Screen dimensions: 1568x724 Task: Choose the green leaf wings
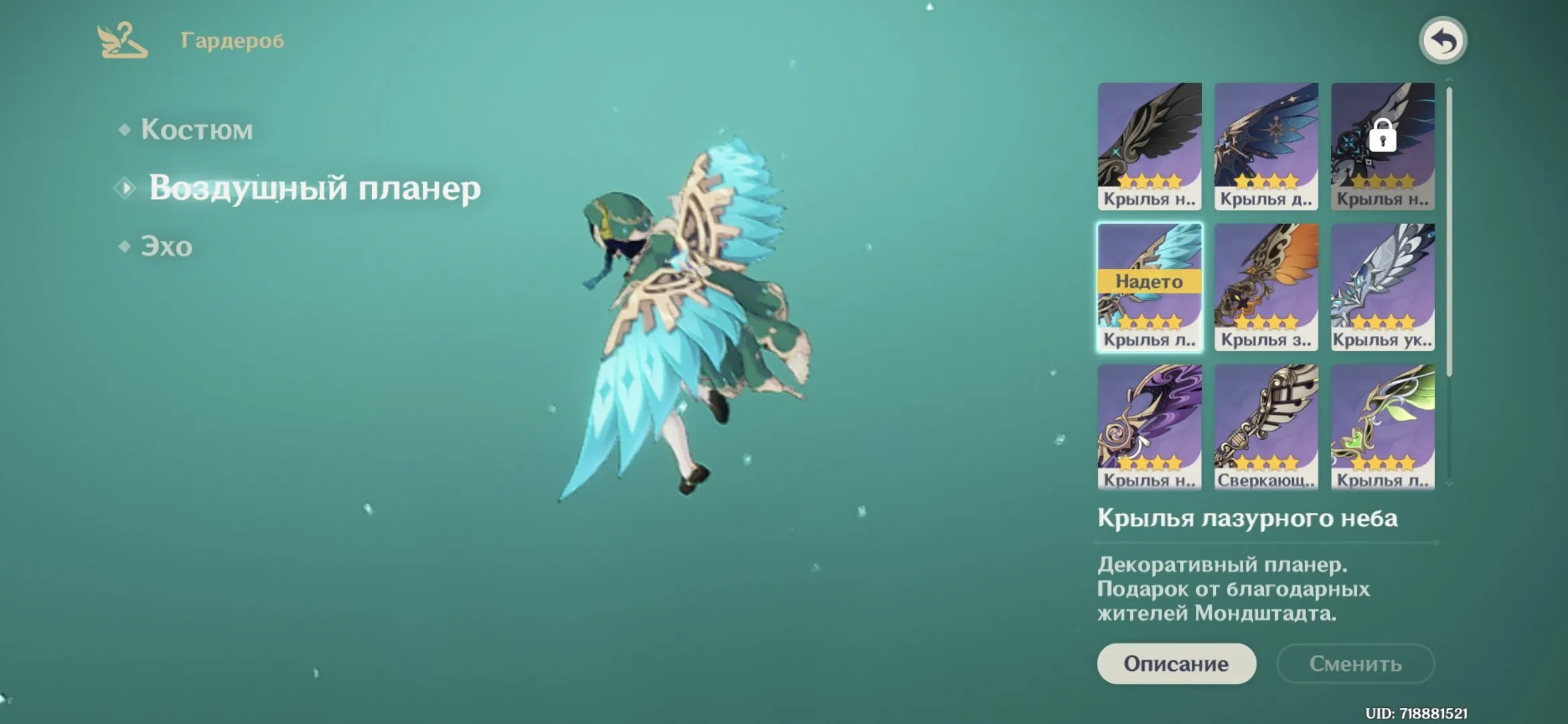tap(1382, 426)
